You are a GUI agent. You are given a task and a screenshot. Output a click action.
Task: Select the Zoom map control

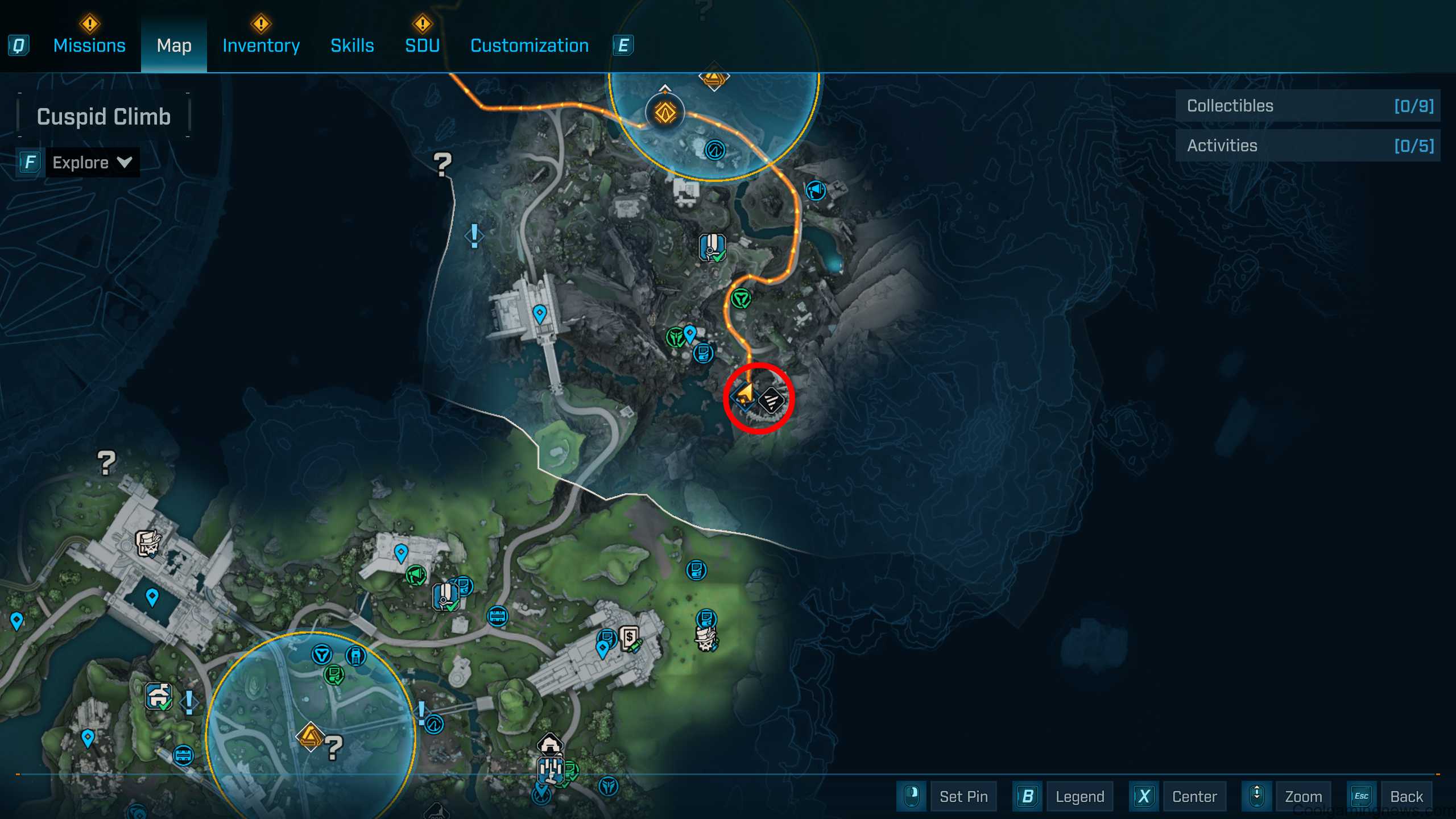1303,796
